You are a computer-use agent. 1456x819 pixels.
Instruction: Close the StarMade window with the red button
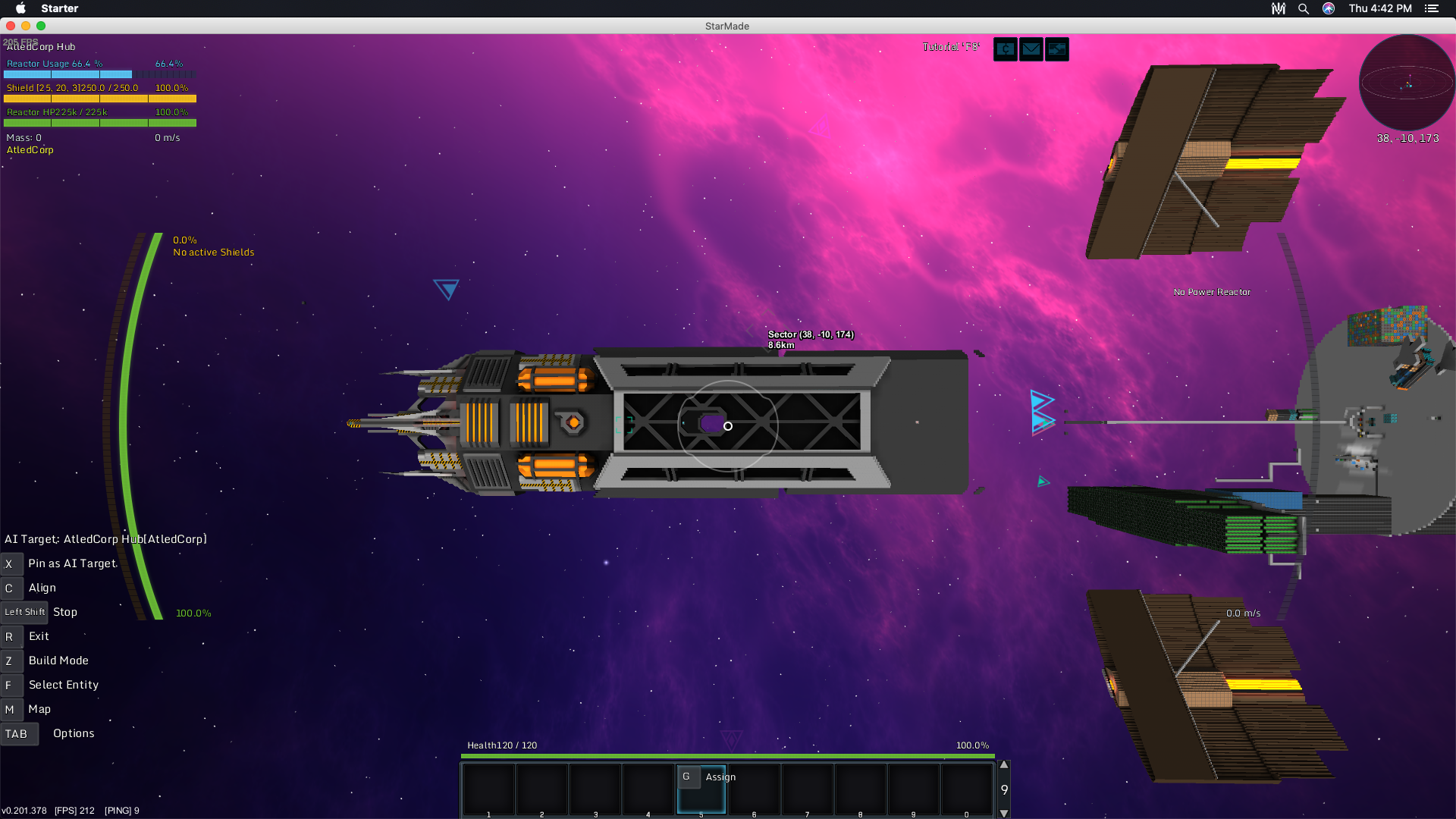[11, 26]
